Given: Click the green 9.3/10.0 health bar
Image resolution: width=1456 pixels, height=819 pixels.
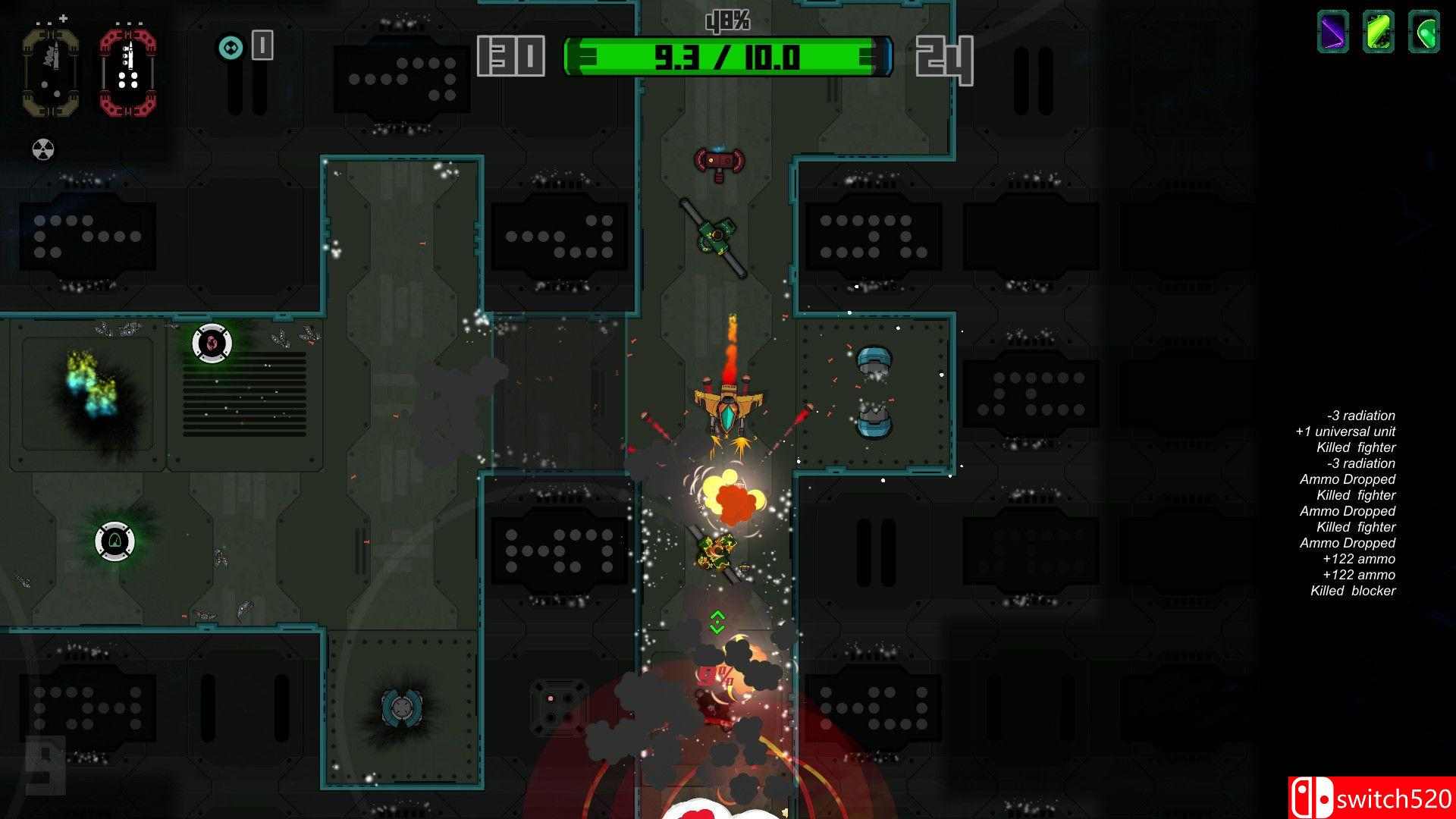Looking at the screenshot, I should [726, 58].
